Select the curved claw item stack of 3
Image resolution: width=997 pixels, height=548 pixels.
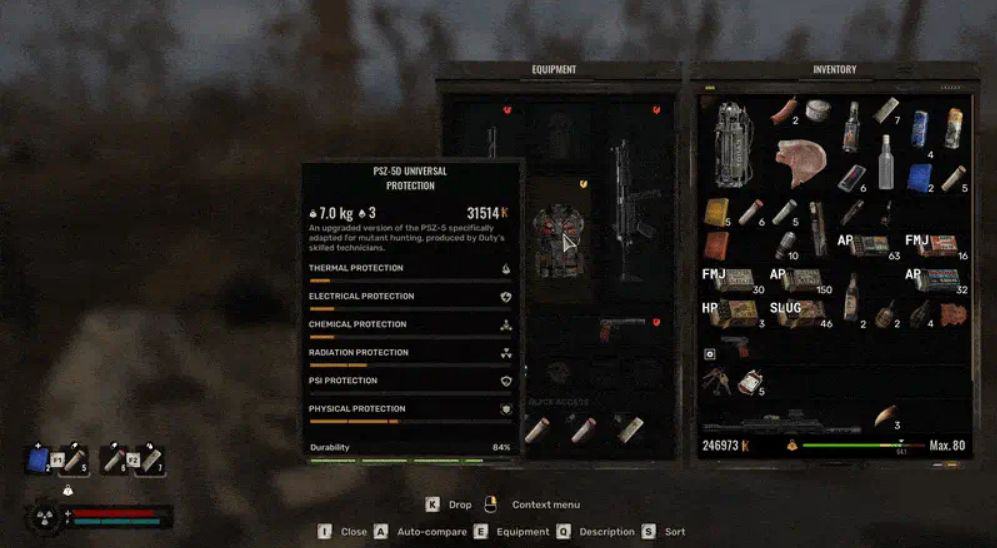885,414
